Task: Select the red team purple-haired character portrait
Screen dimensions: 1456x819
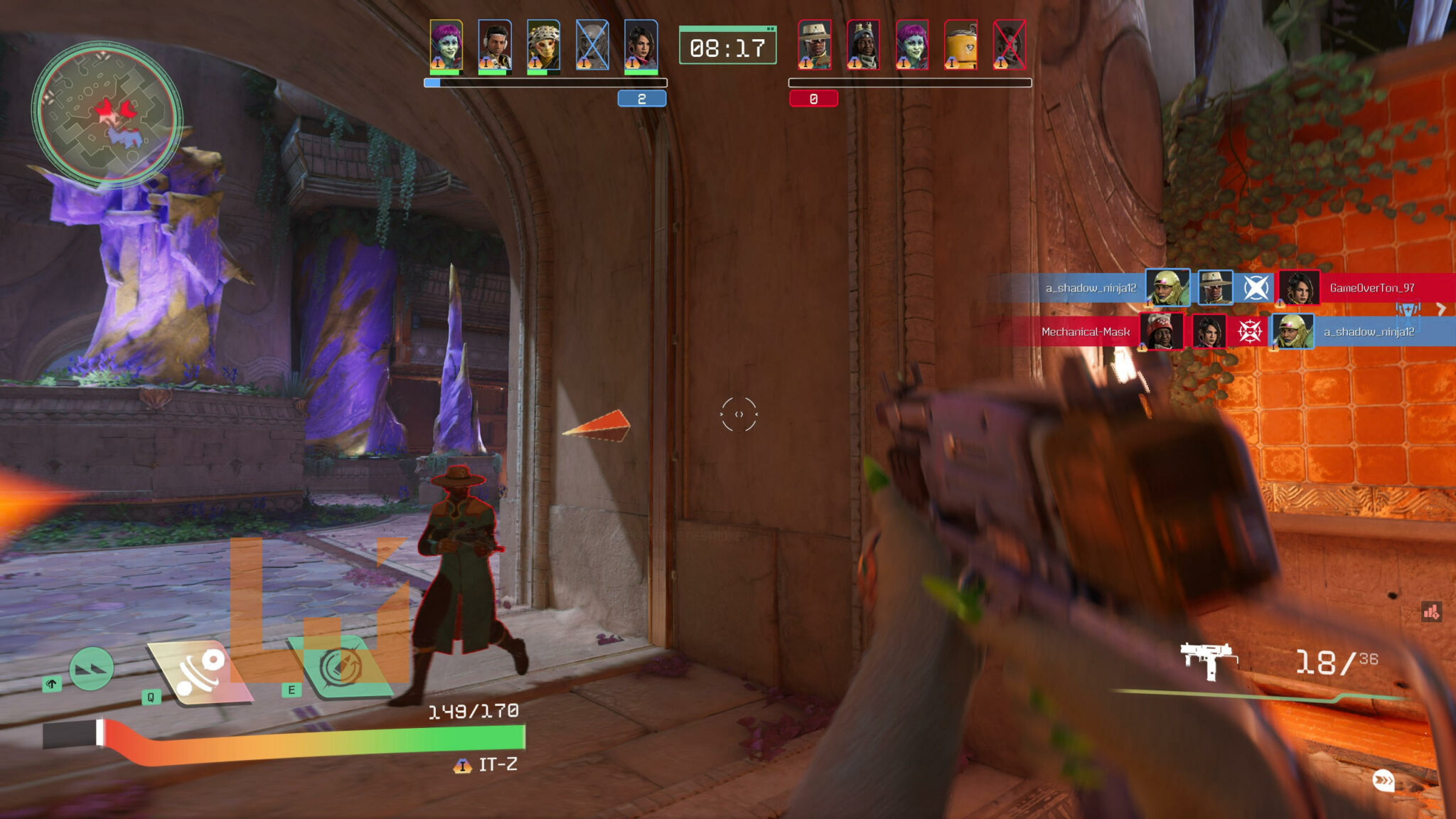Action: click(911, 45)
